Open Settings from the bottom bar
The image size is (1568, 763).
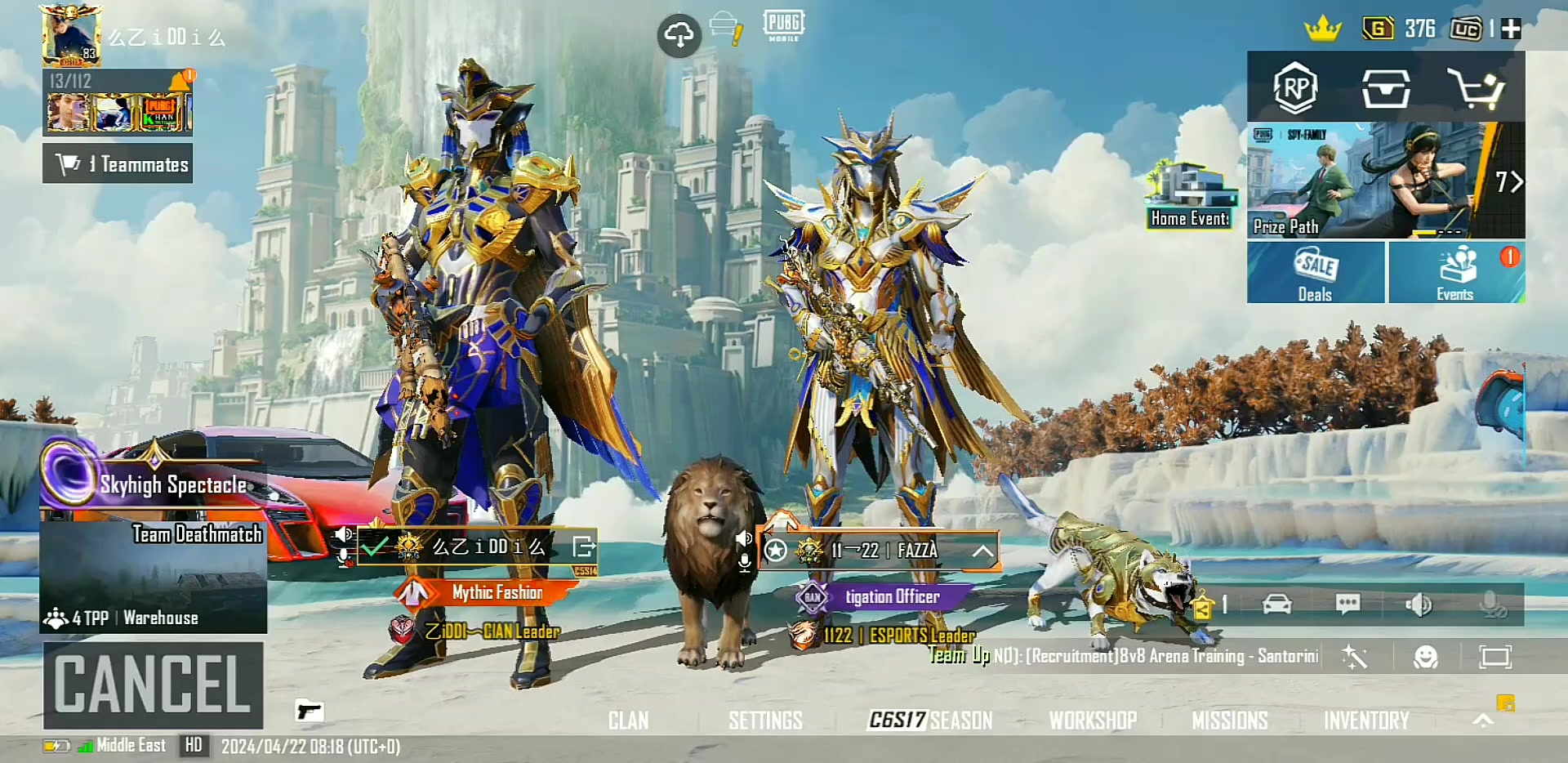765,721
